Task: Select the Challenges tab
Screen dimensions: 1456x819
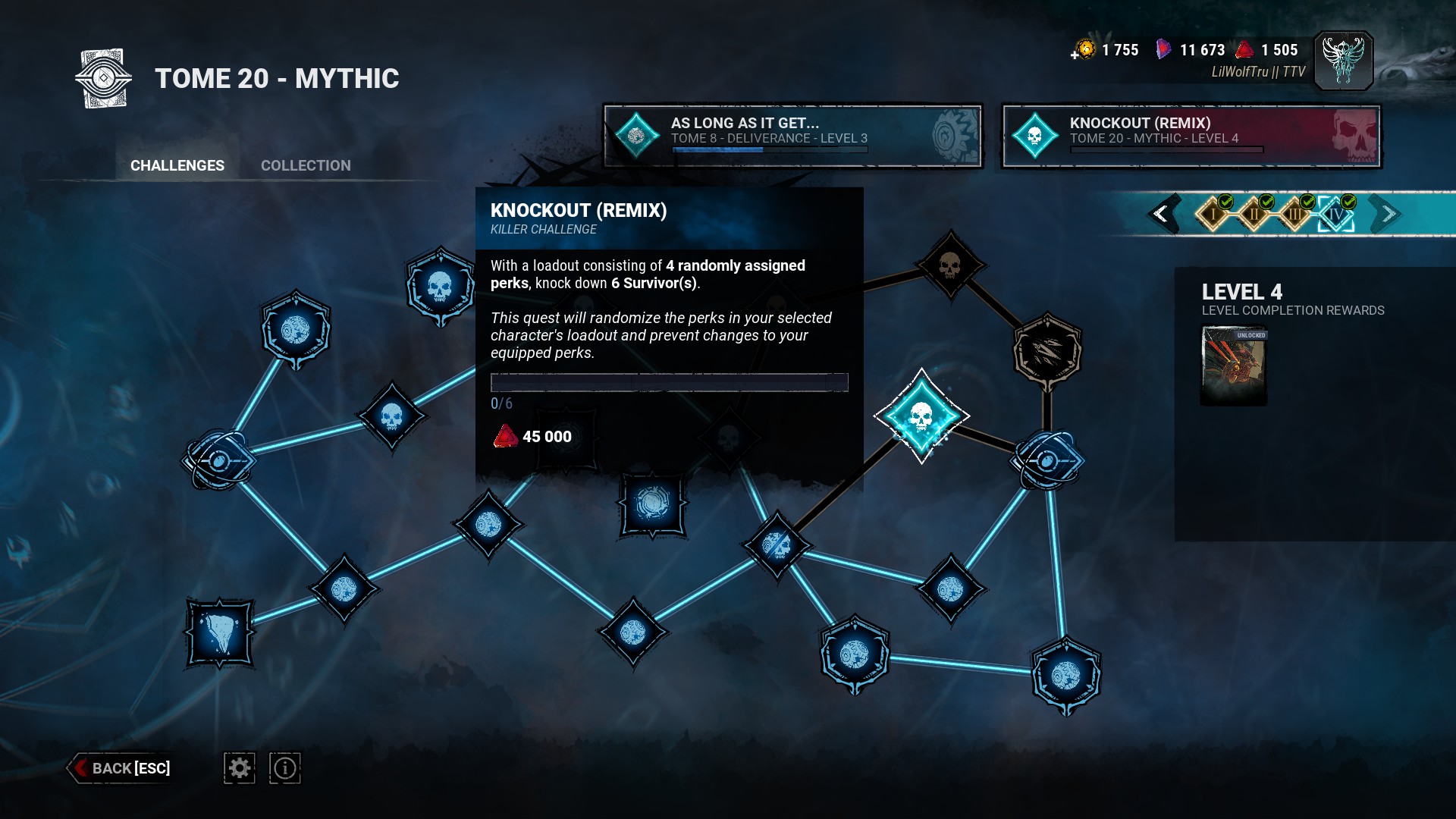Action: point(177,165)
